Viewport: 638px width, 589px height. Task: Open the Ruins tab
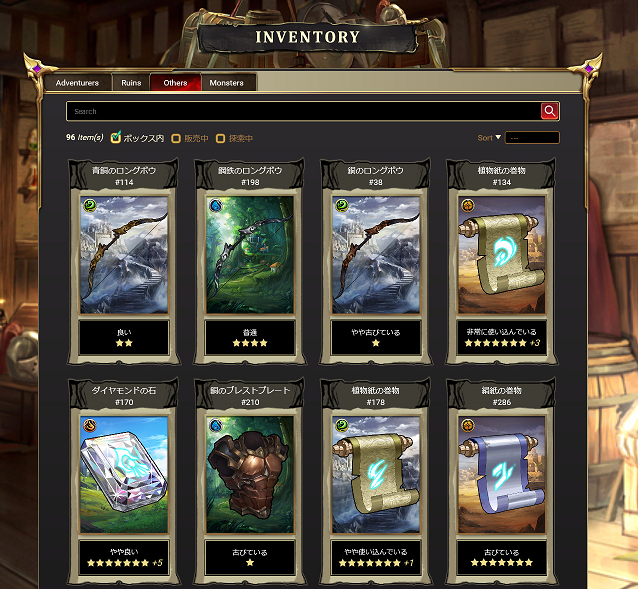click(x=131, y=83)
